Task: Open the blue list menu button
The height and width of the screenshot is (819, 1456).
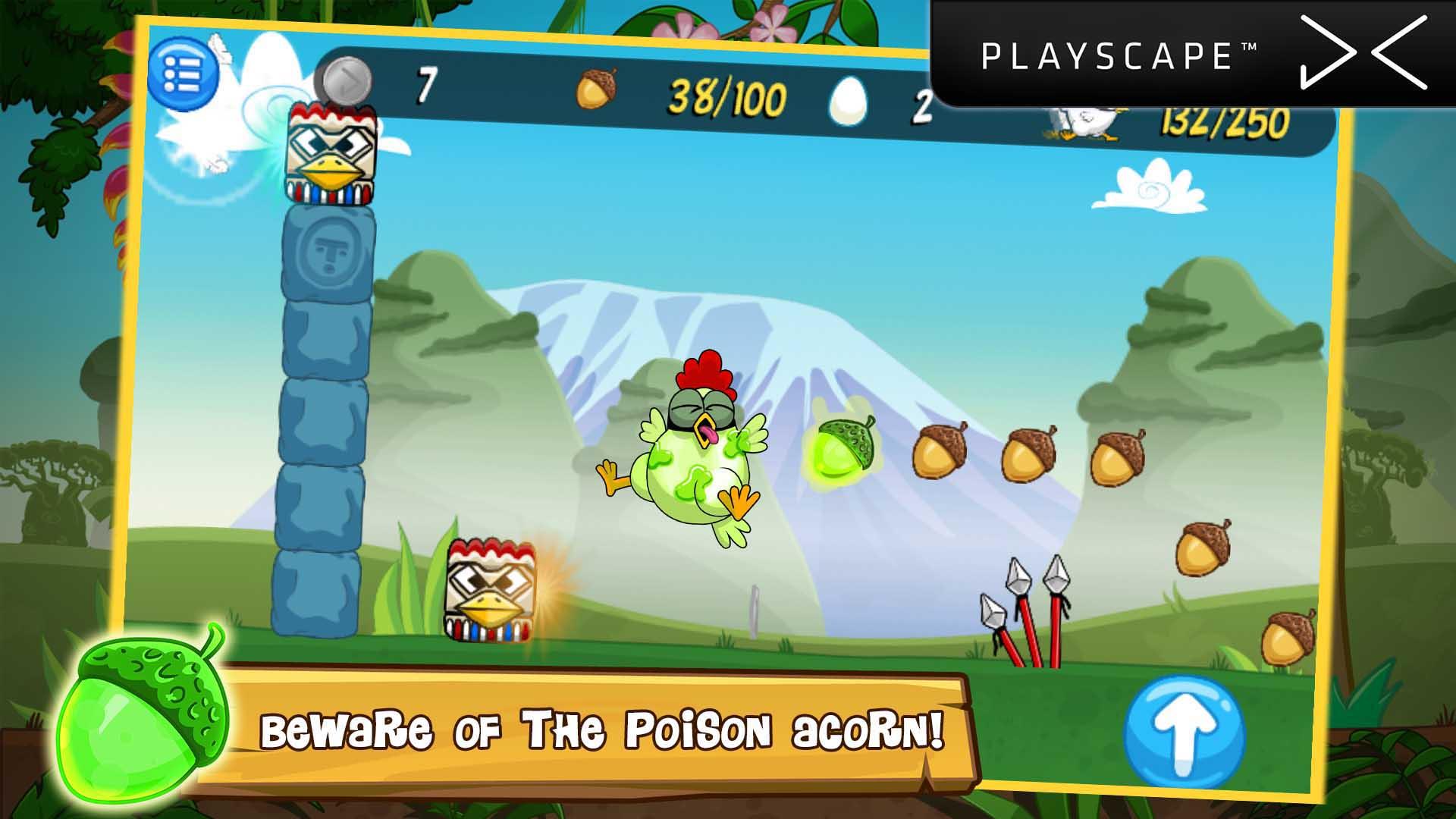Action: [182, 74]
